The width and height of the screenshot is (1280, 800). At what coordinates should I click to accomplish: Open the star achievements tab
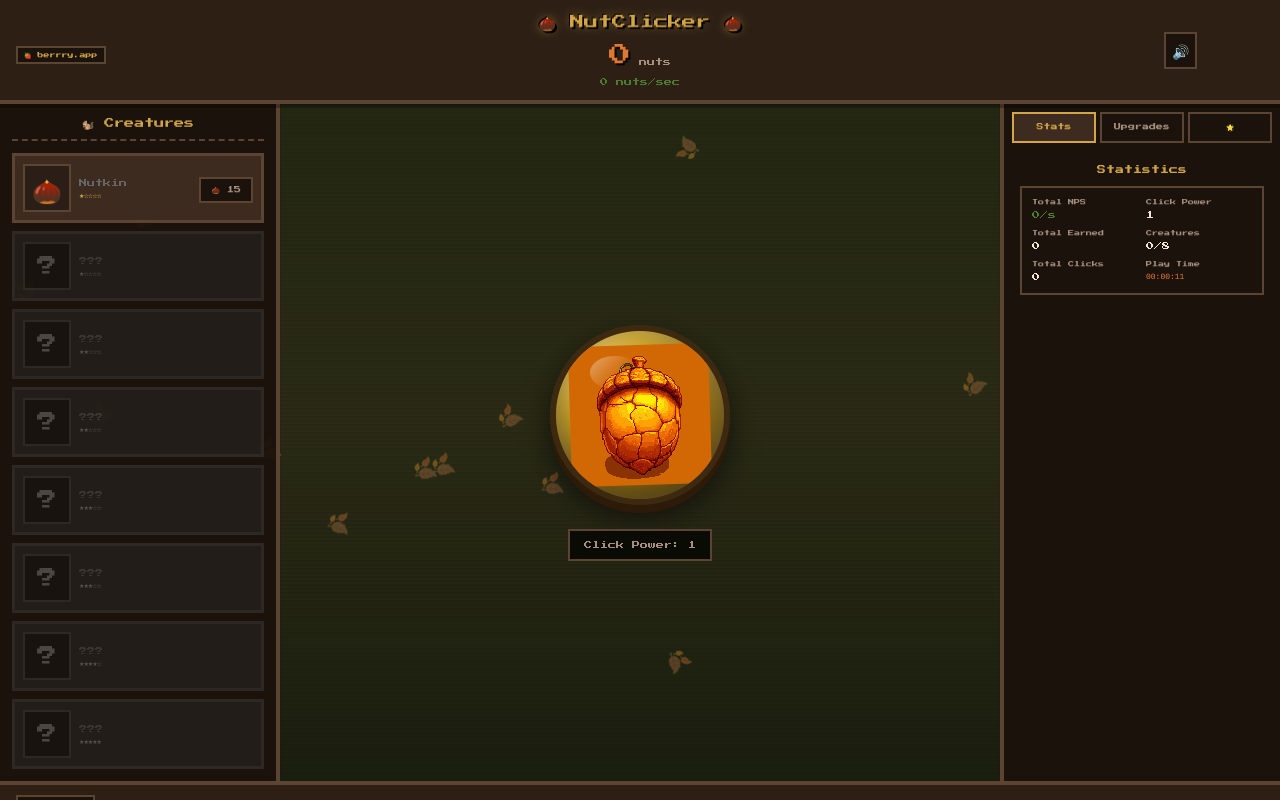pyautogui.click(x=1230, y=126)
